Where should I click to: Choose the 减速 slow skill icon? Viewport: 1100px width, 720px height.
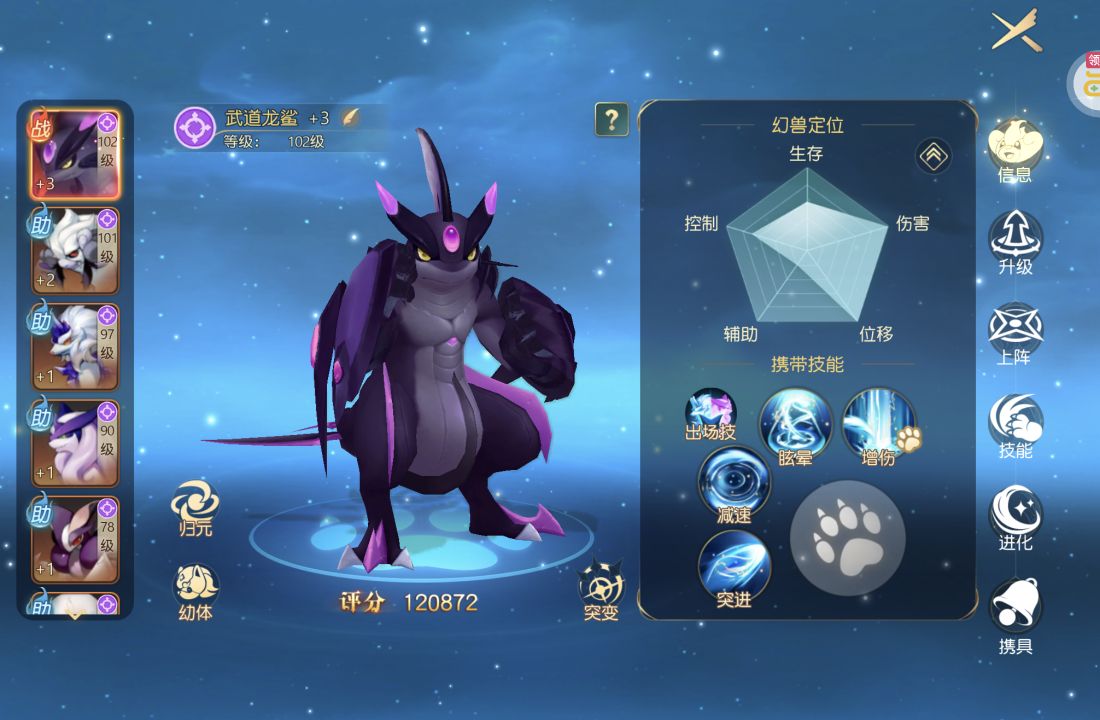[x=734, y=483]
